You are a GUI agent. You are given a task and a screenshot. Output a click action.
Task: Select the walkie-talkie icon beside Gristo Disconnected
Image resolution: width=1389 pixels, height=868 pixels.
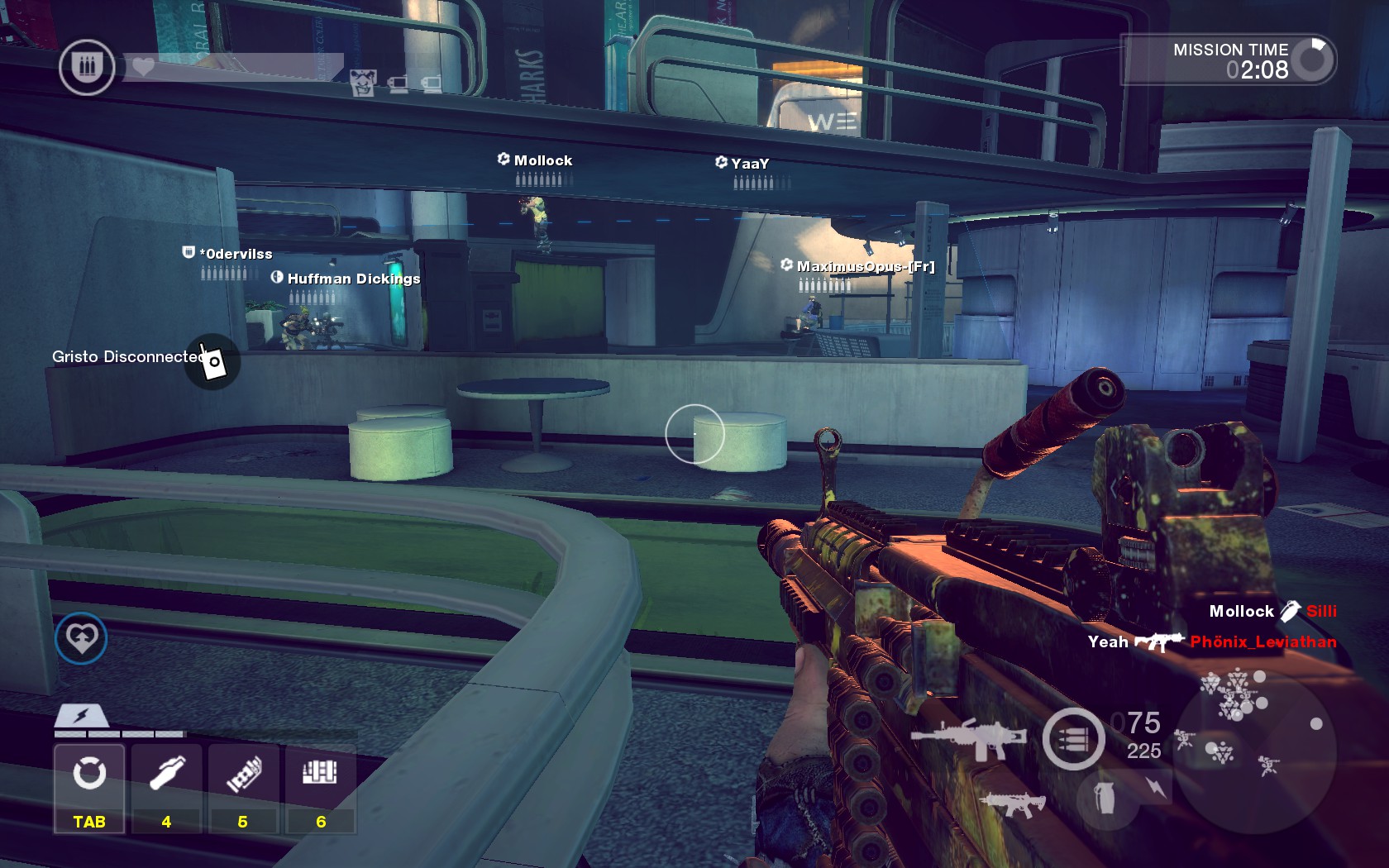coord(212,361)
